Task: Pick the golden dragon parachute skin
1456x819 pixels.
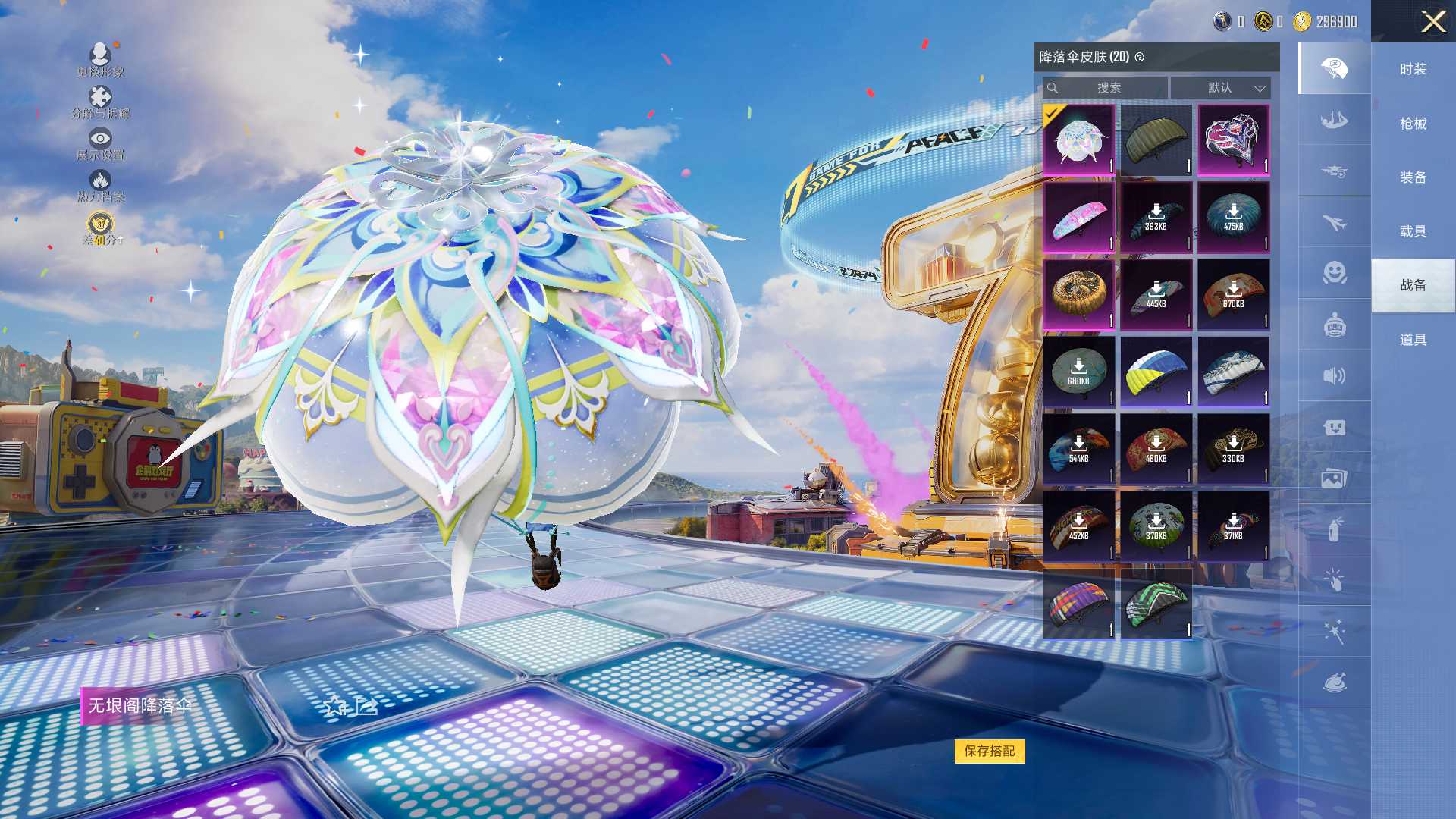Action: [x=1078, y=295]
